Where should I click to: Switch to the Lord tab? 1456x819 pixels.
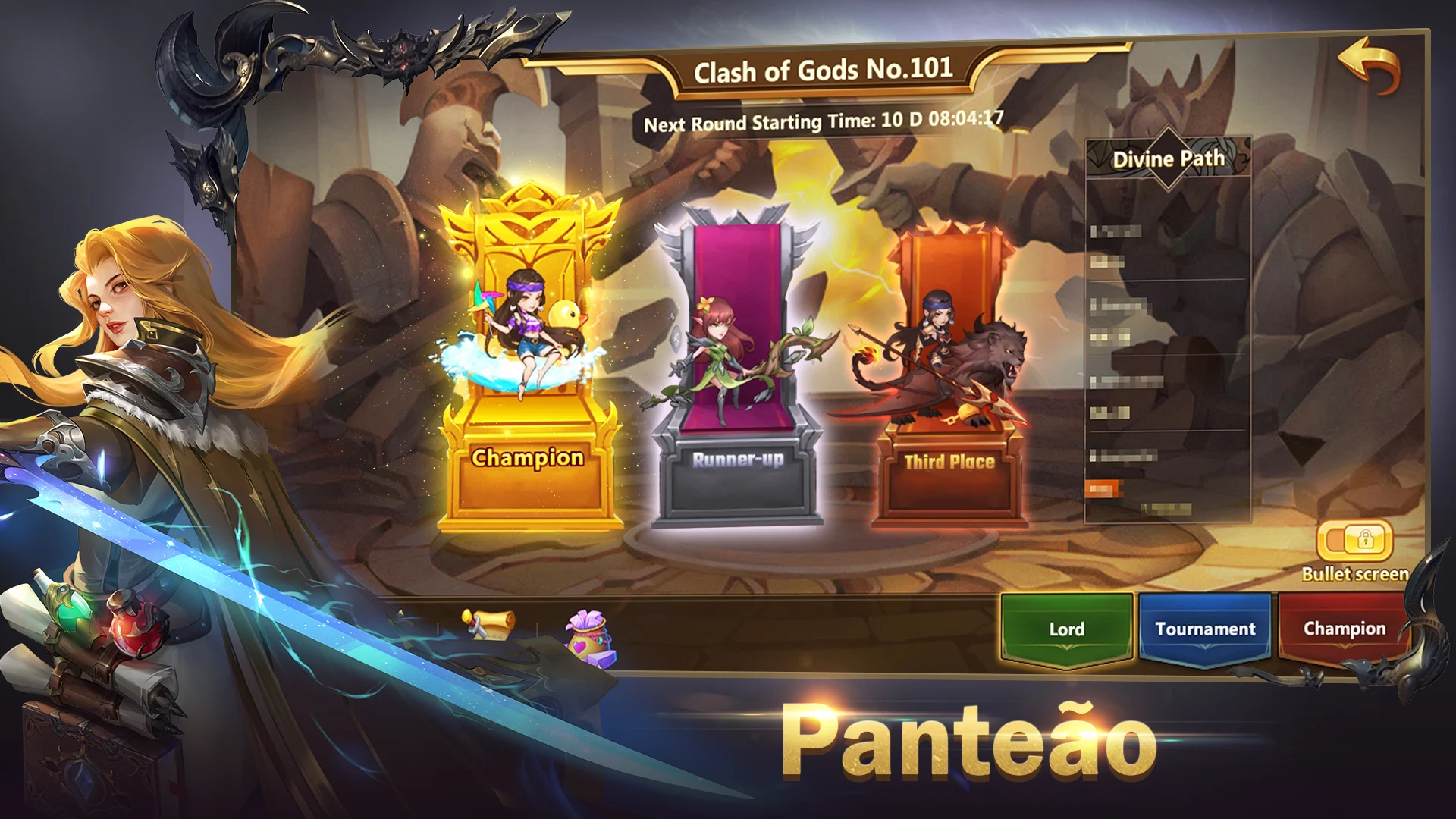click(1066, 629)
